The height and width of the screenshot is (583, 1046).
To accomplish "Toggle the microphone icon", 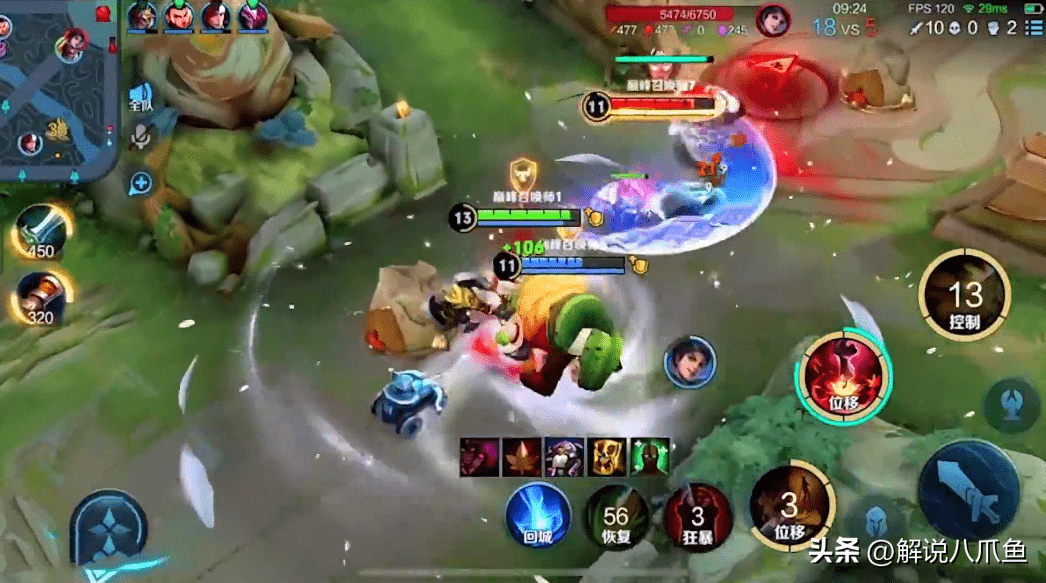I will [141, 137].
